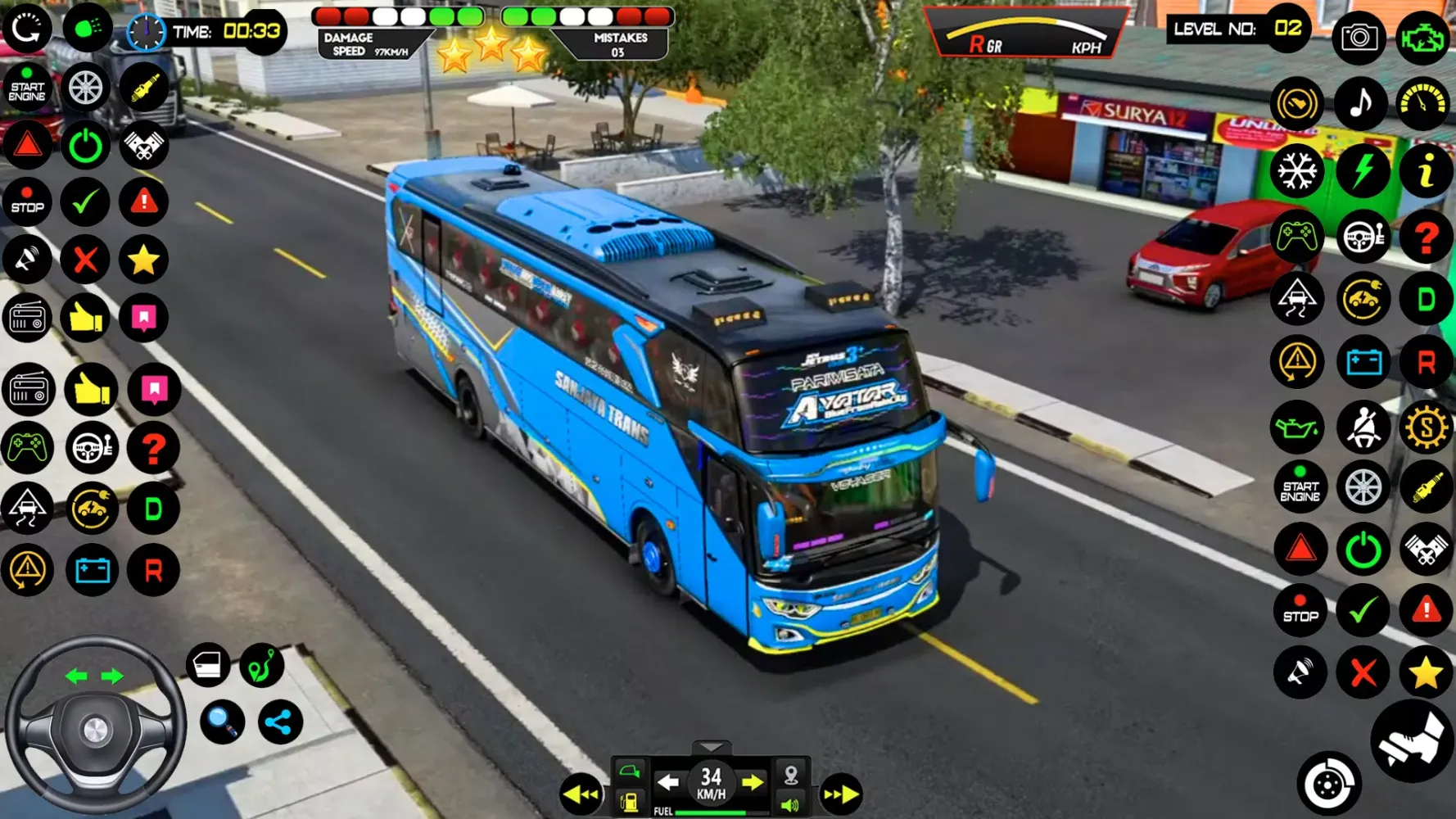Viewport: 1456px width, 819px height.
Task: Click the green engine icon
Action: click(1423, 37)
